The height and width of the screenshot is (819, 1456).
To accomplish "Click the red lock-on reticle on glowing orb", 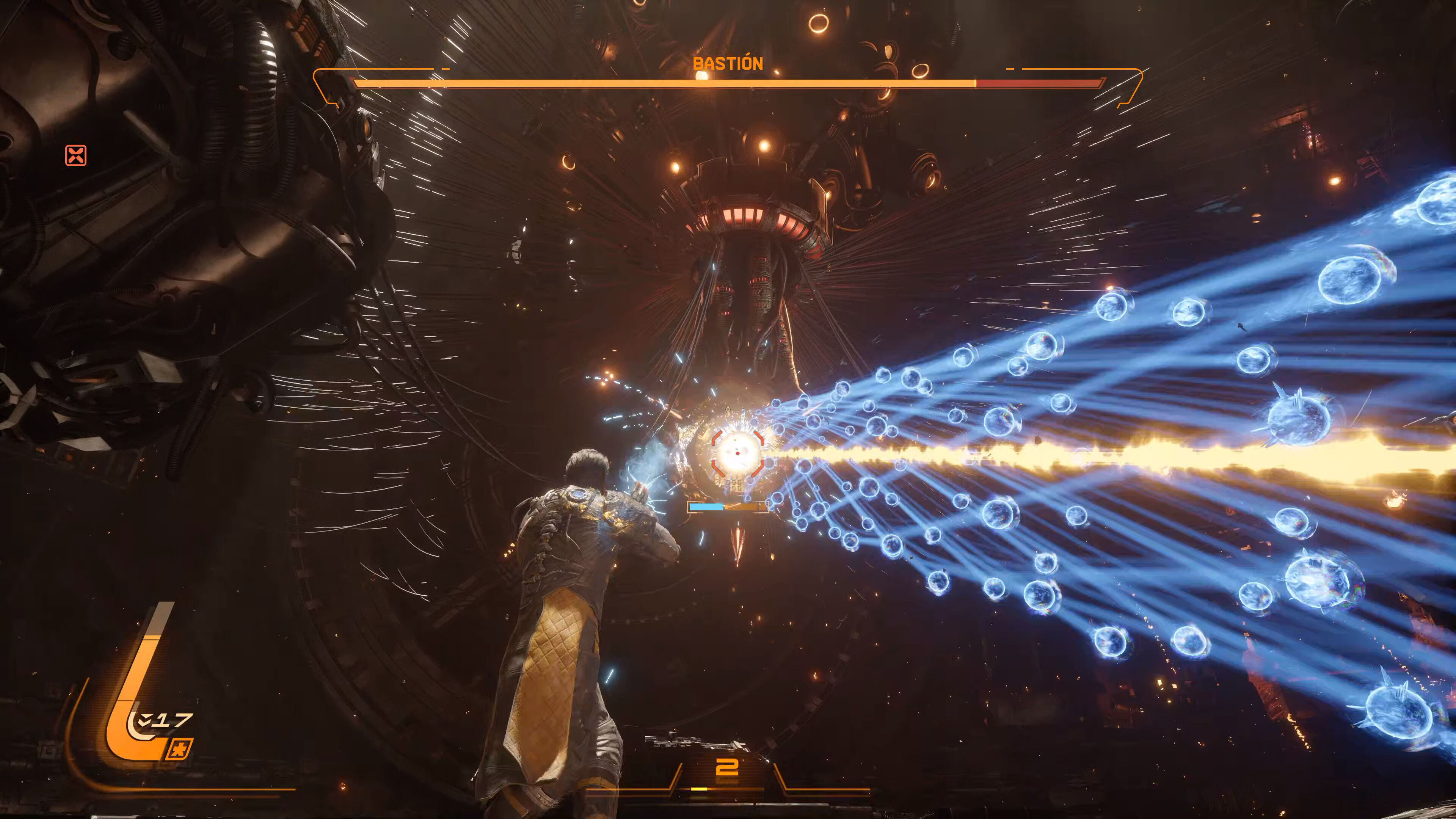I will (x=737, y=453).
